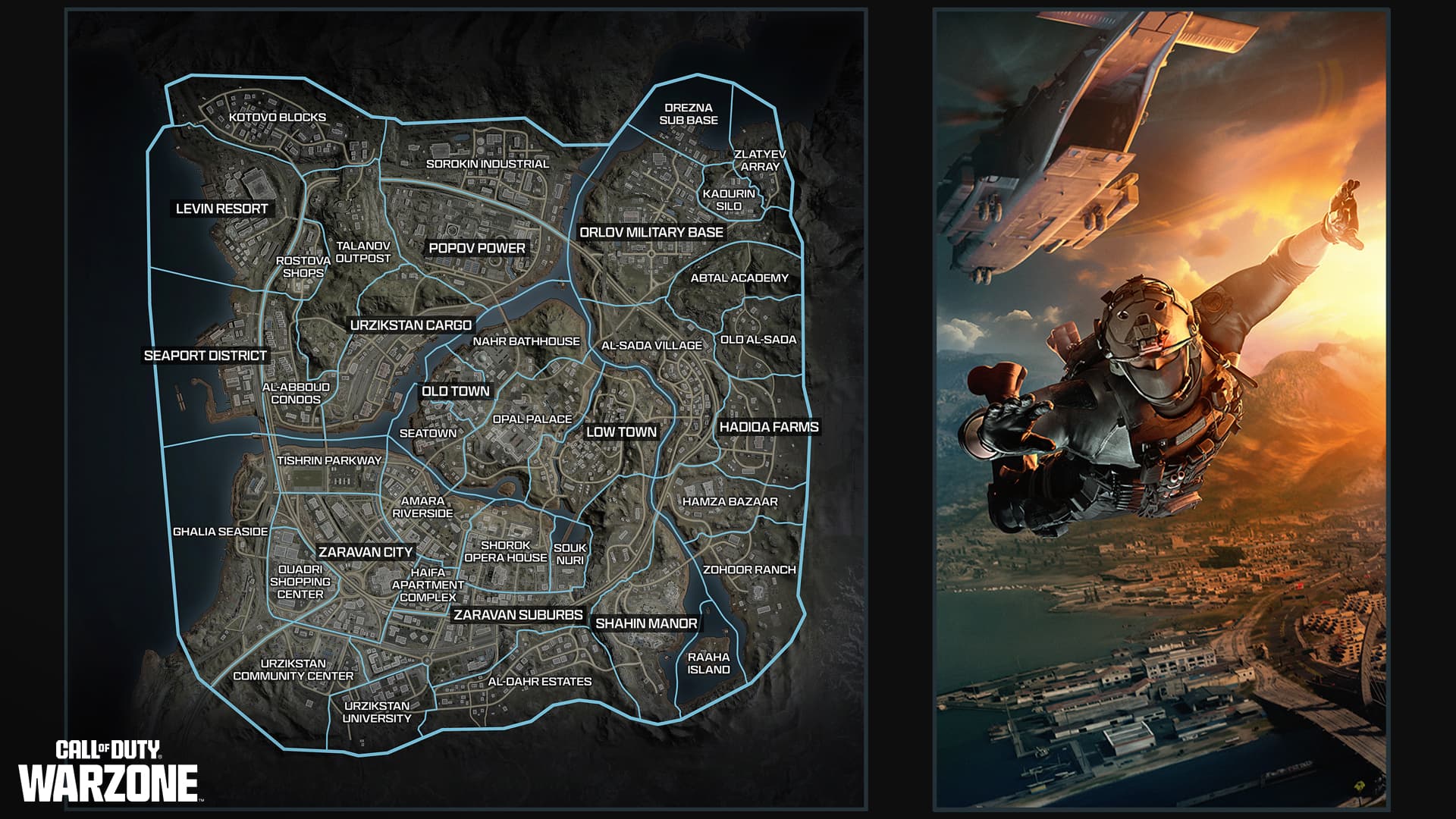Pick the Seaport District label
1456x819 pixels.
[x=206, y=355]
